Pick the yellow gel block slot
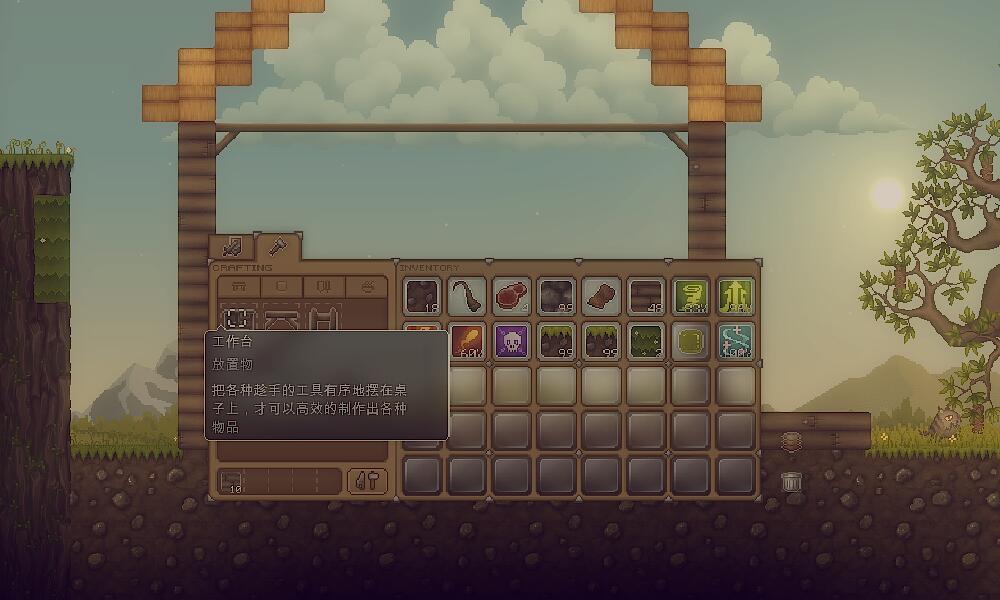 coord(692,341)
